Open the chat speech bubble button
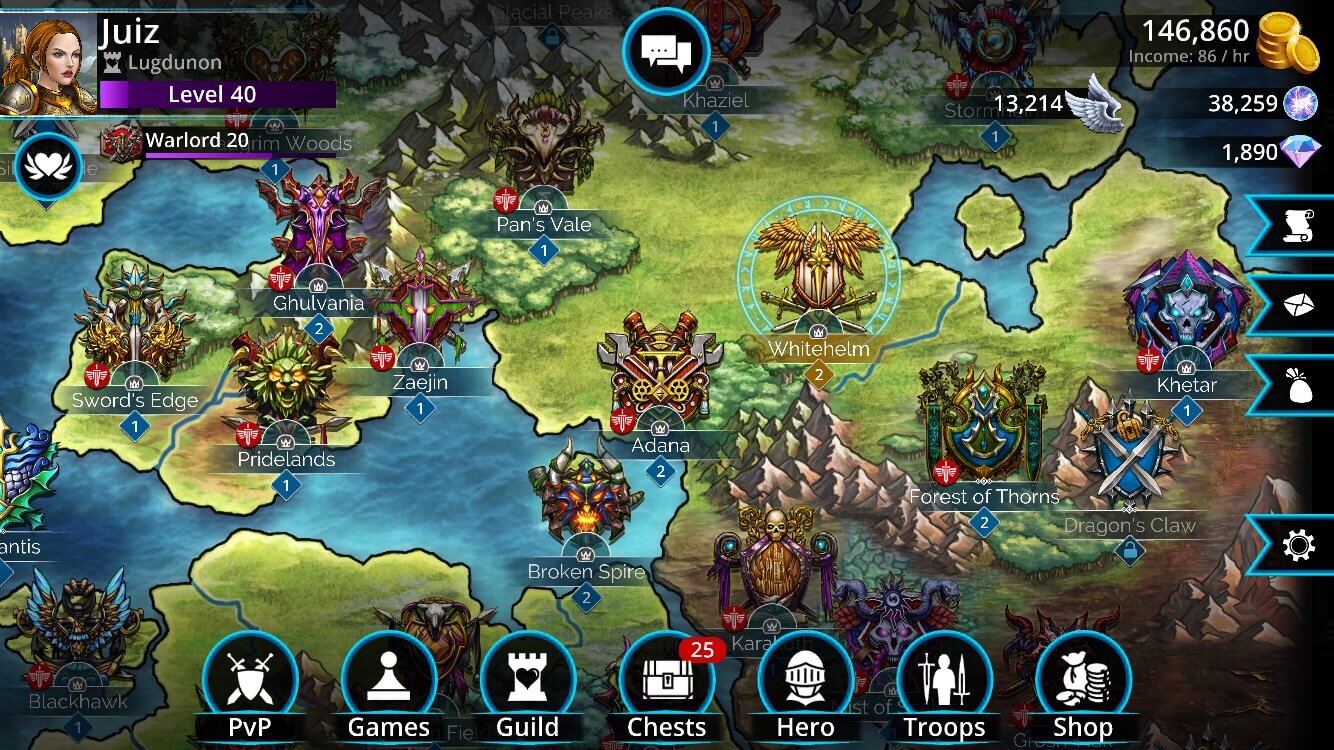 (666, 50)
